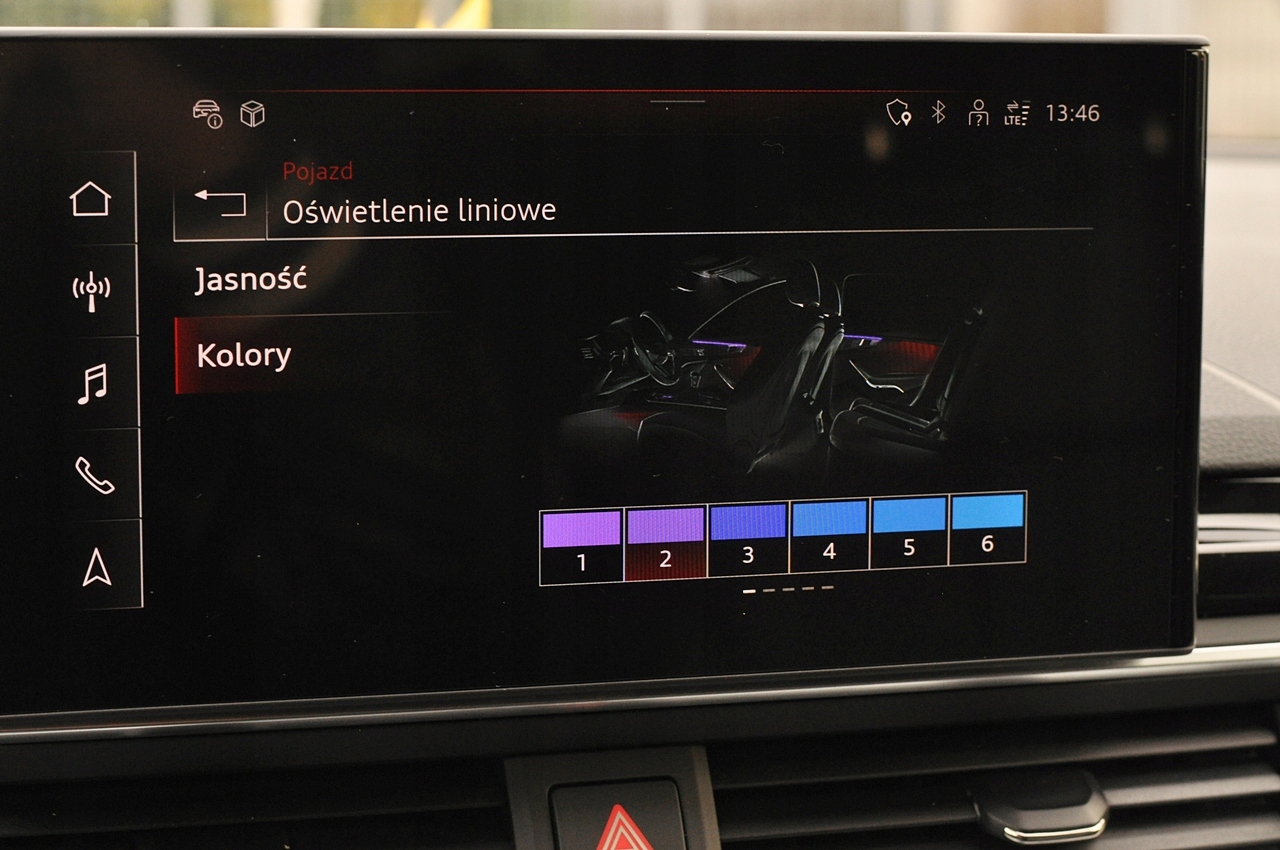Image resolution: width=1280 pixels, height=850 pixels.
Task: Open the music note media menu
Action: pos(92,383)
